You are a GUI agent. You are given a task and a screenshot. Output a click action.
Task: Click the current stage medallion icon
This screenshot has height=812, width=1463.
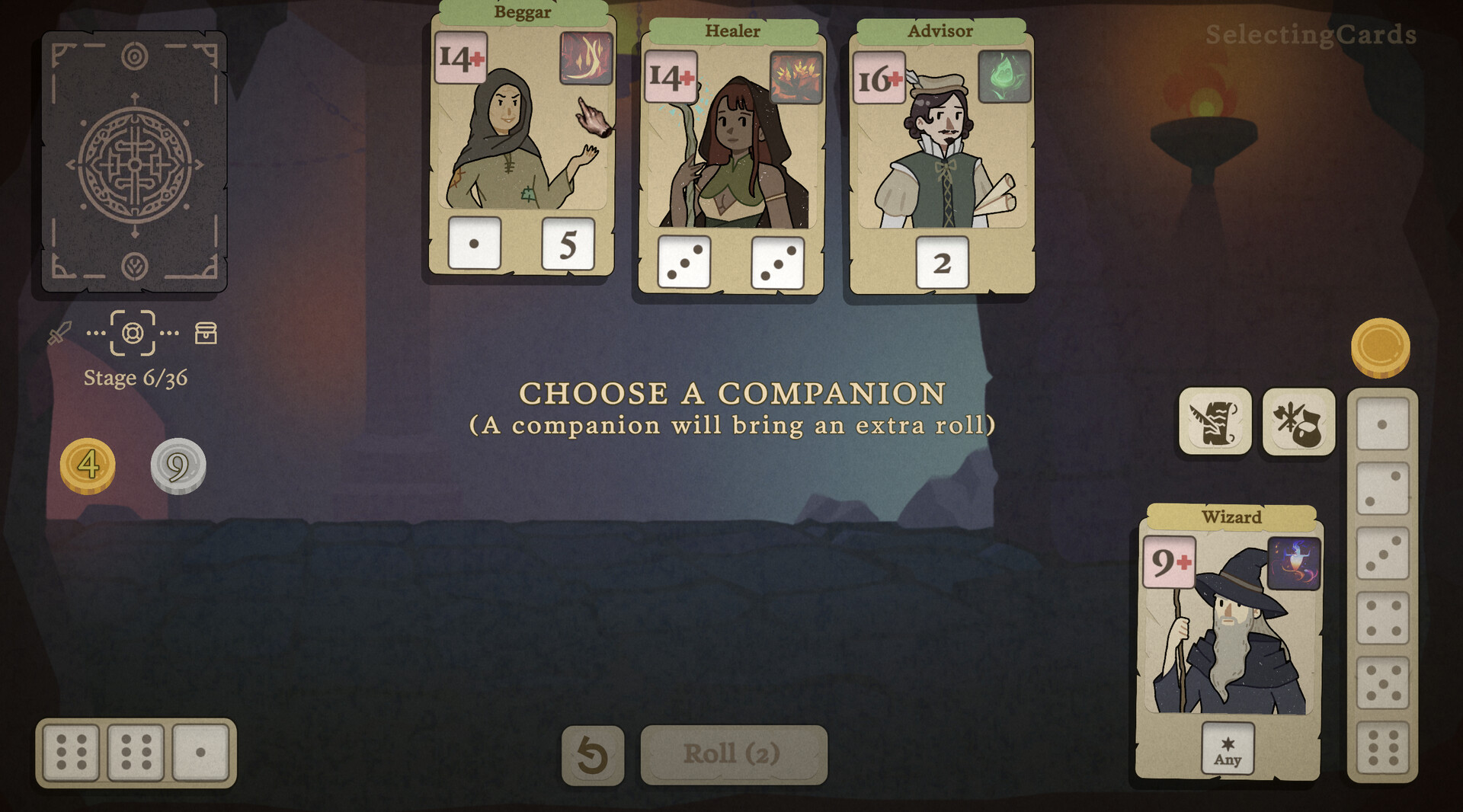(134, 333)
